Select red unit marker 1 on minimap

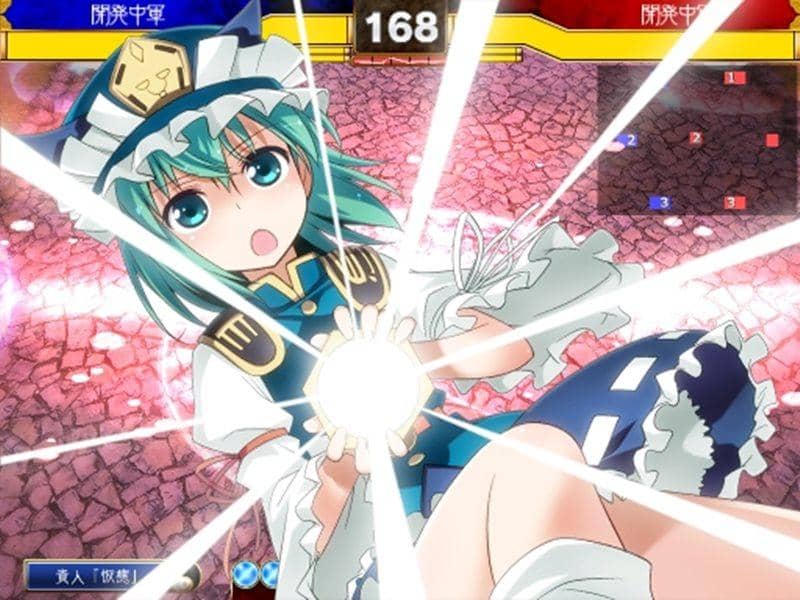point(733,77)
